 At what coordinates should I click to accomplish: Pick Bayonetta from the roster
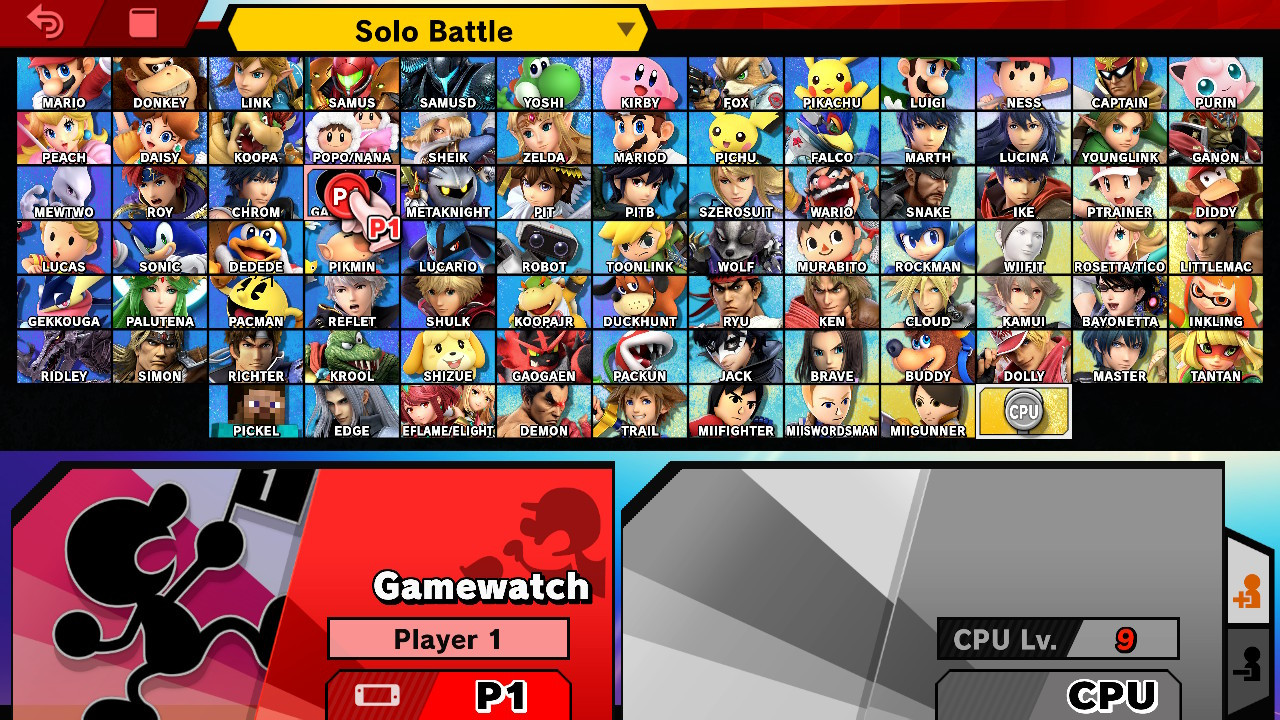click(x=1120, y=302)
